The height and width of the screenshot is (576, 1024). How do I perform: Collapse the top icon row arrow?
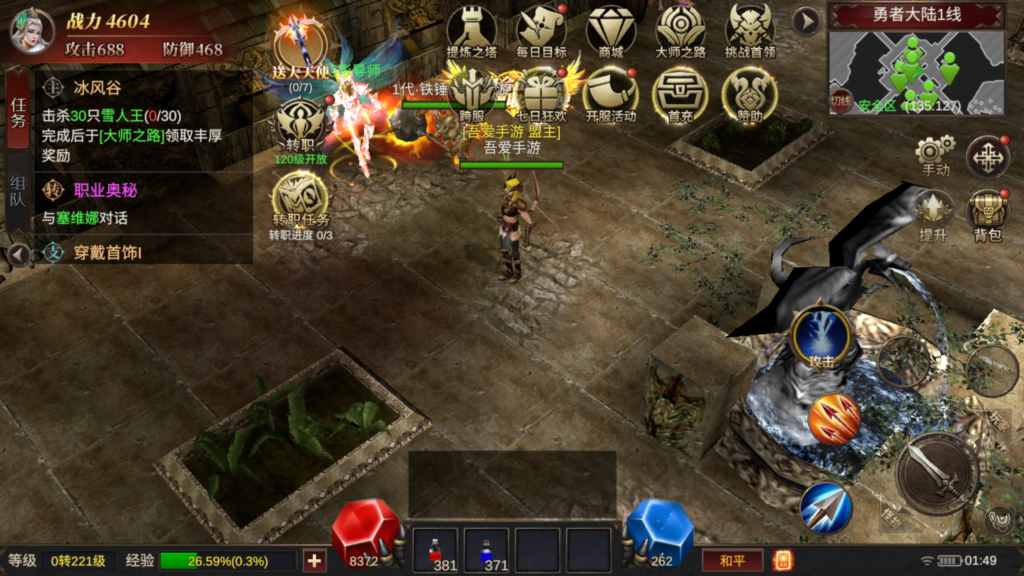[806, 20]
